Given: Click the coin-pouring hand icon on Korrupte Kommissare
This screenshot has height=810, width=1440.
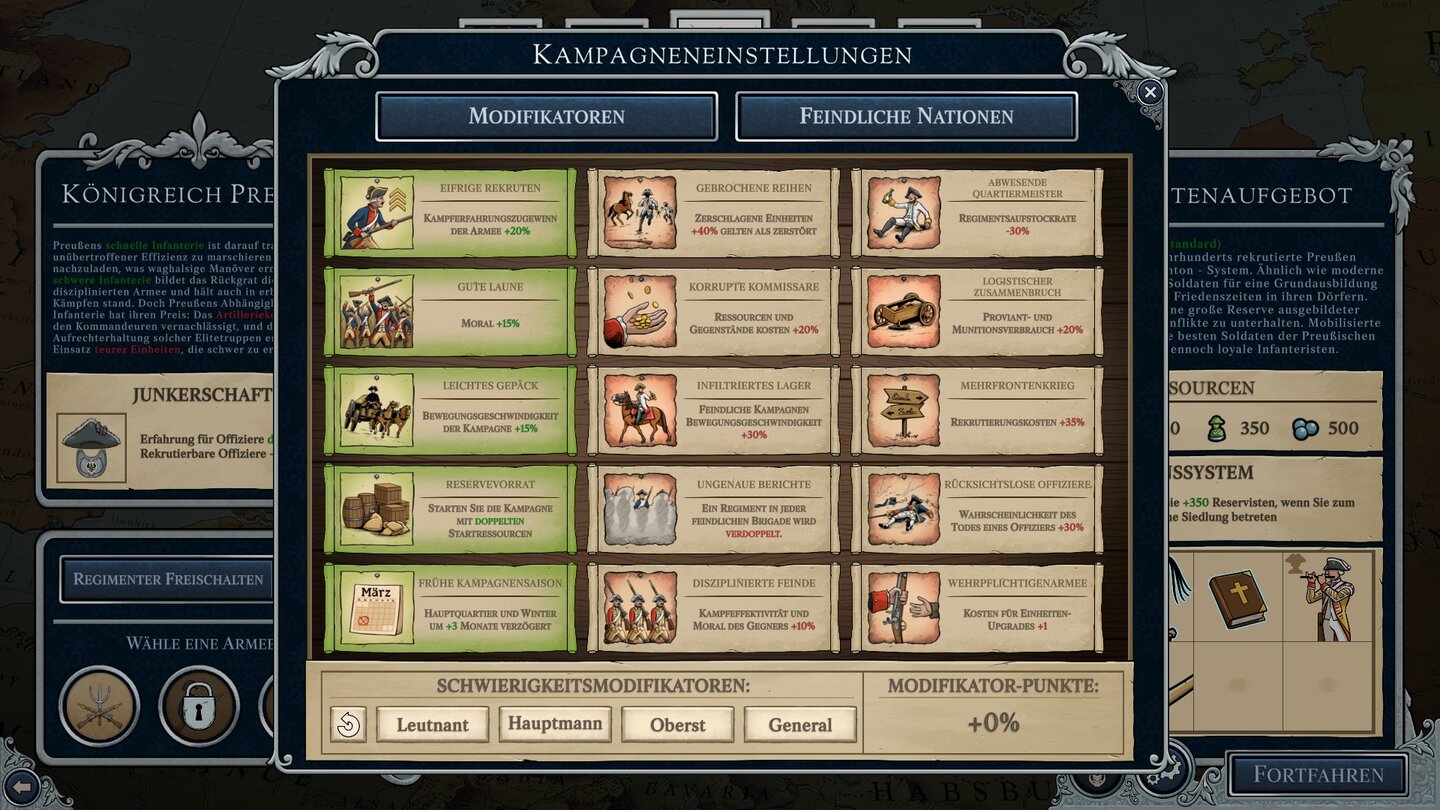Looking at the screenshot, I should [640, 310].
